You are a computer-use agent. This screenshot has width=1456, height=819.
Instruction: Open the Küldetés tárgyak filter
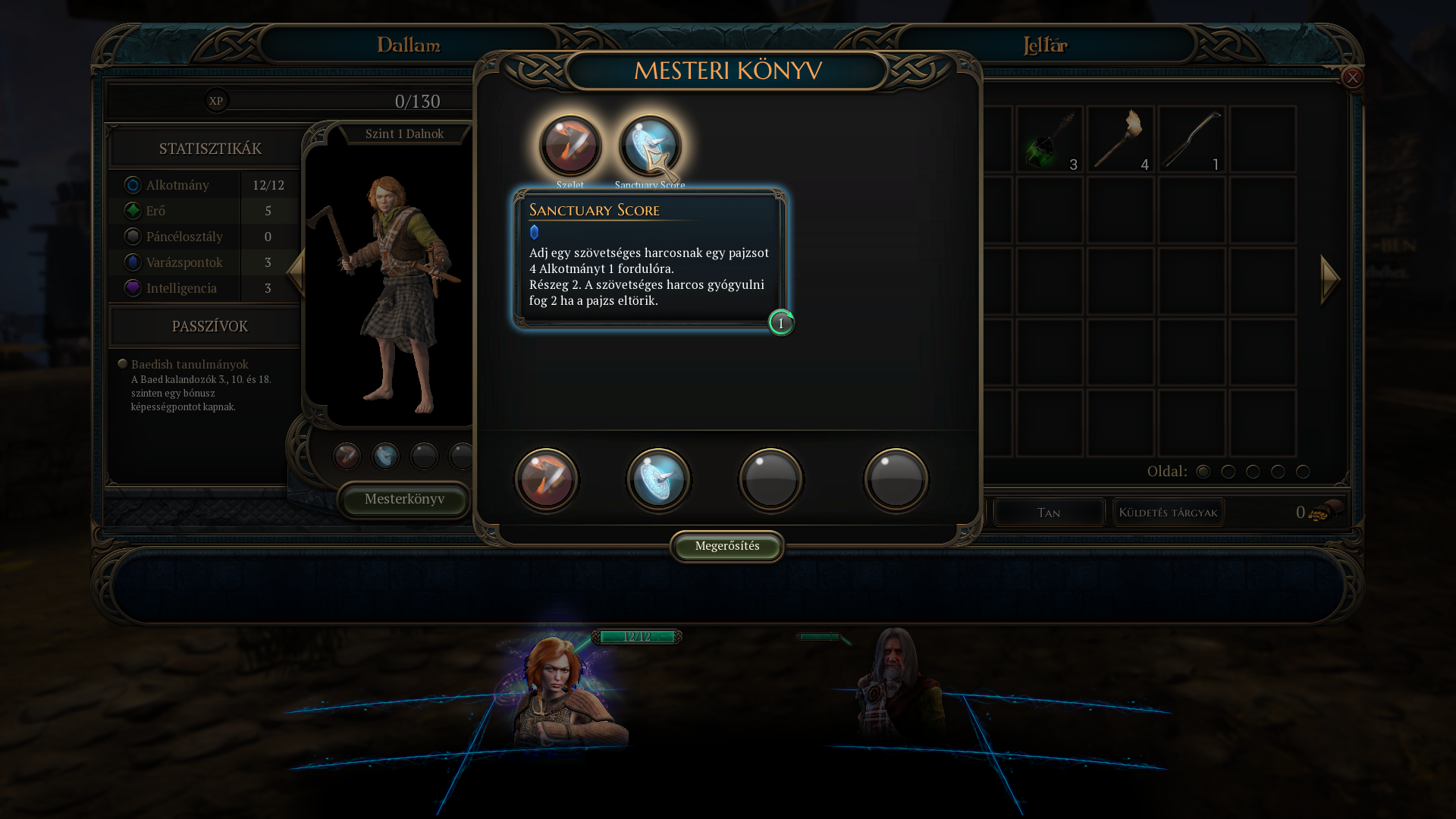pyautogui.click(x=1168, y=513)
